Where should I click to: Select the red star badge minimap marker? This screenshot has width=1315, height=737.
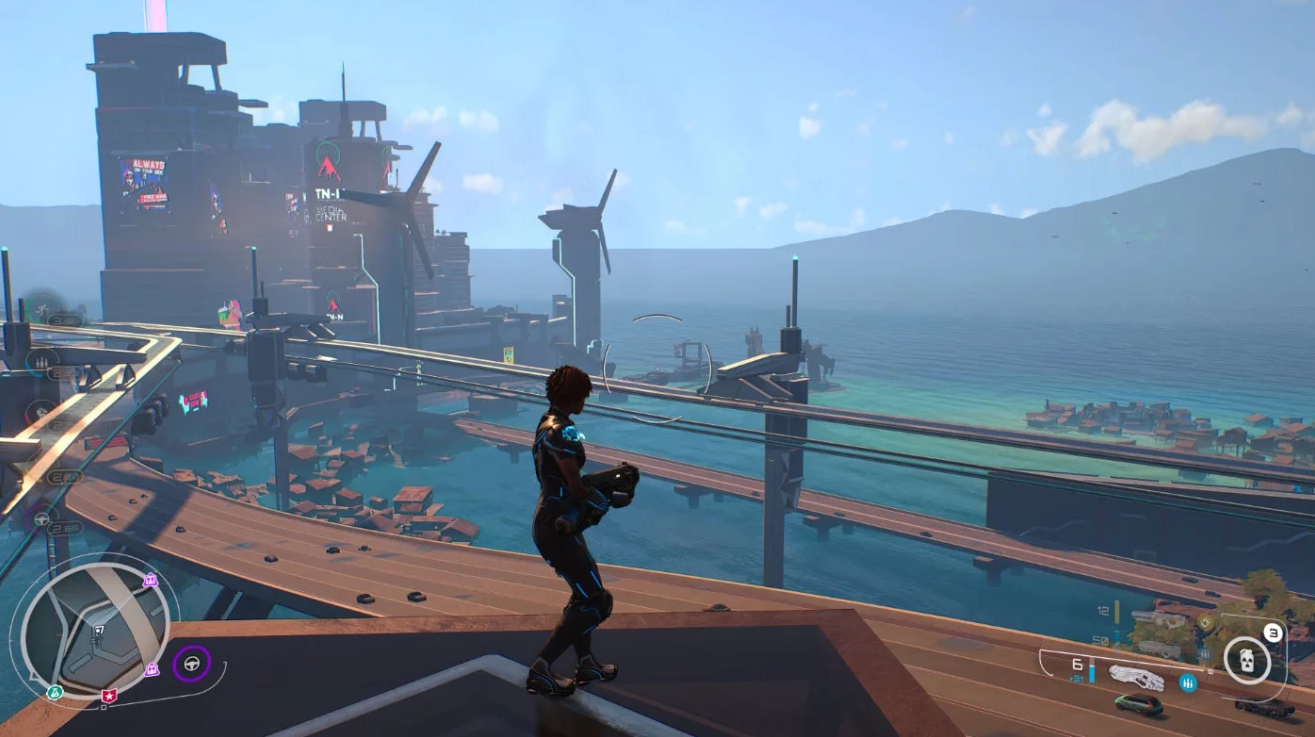point(109,695)
